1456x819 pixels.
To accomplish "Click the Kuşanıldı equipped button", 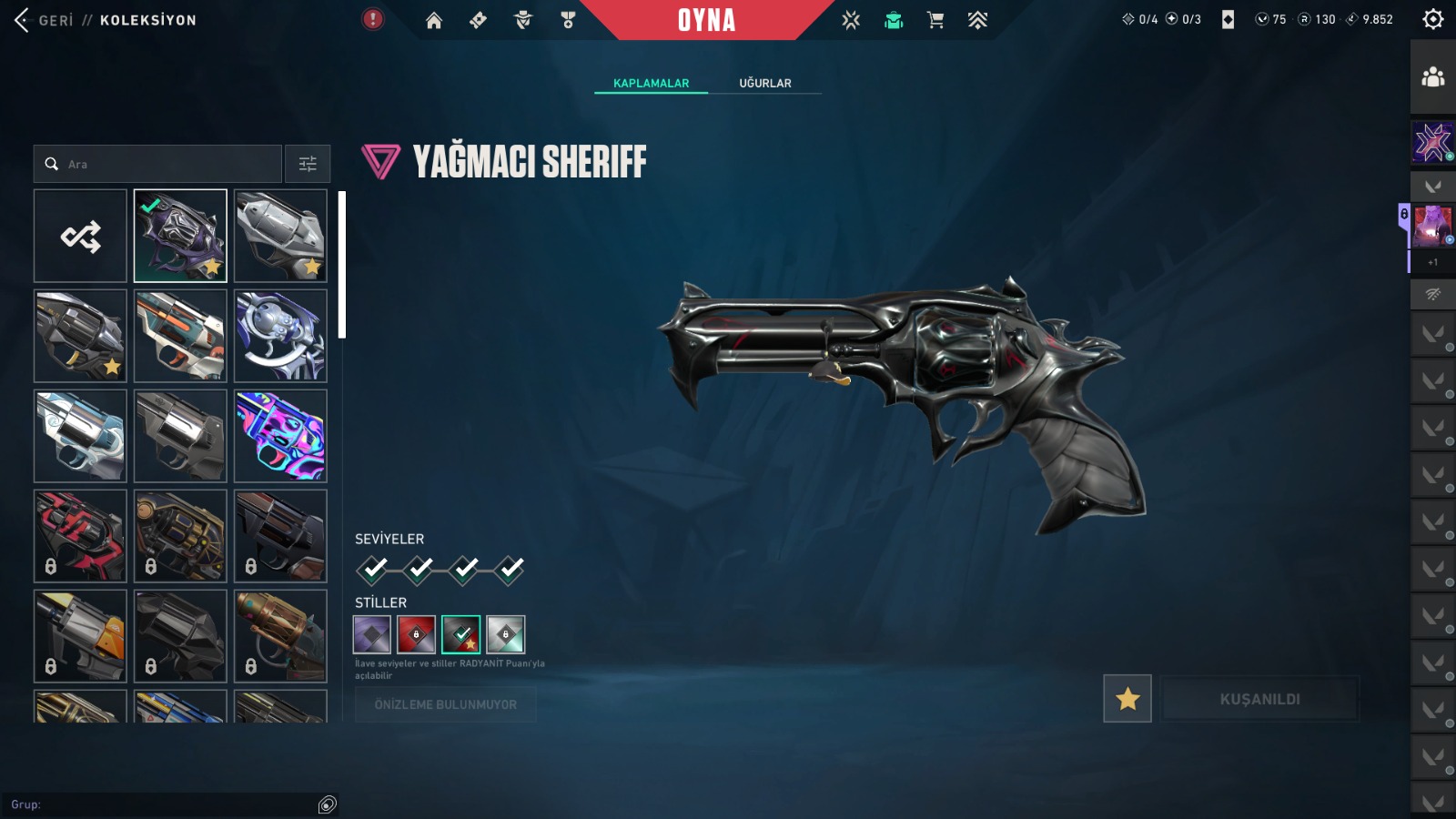I will tap(1259, 699).
